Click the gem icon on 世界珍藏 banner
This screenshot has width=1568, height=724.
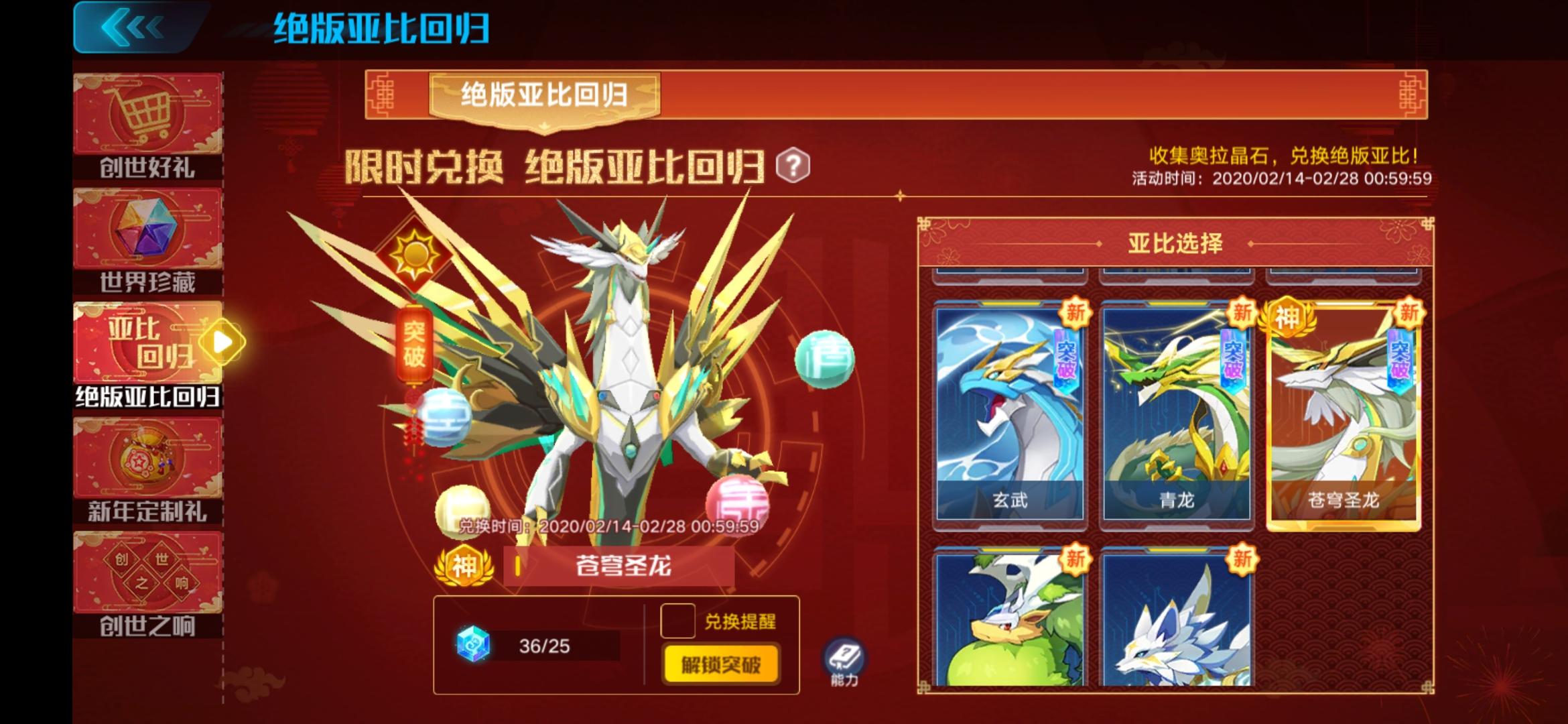(x=146, y=225)
